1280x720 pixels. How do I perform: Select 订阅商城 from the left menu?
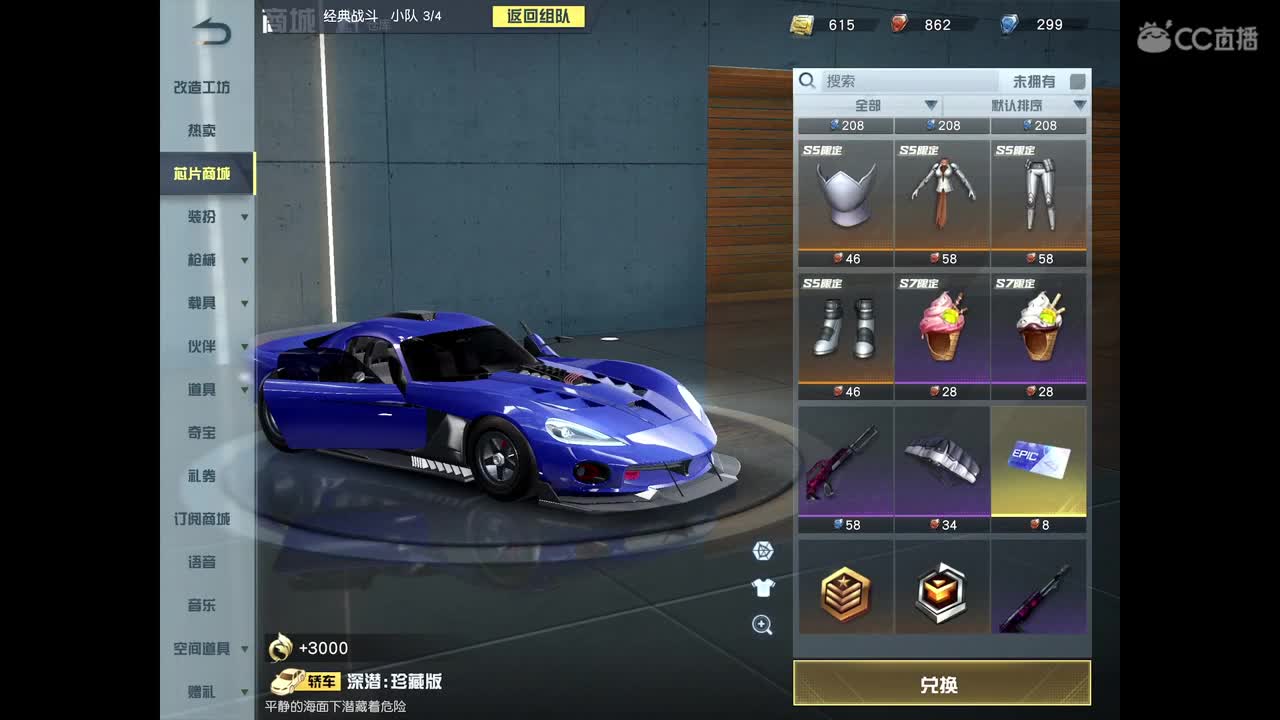click(201, 519)
